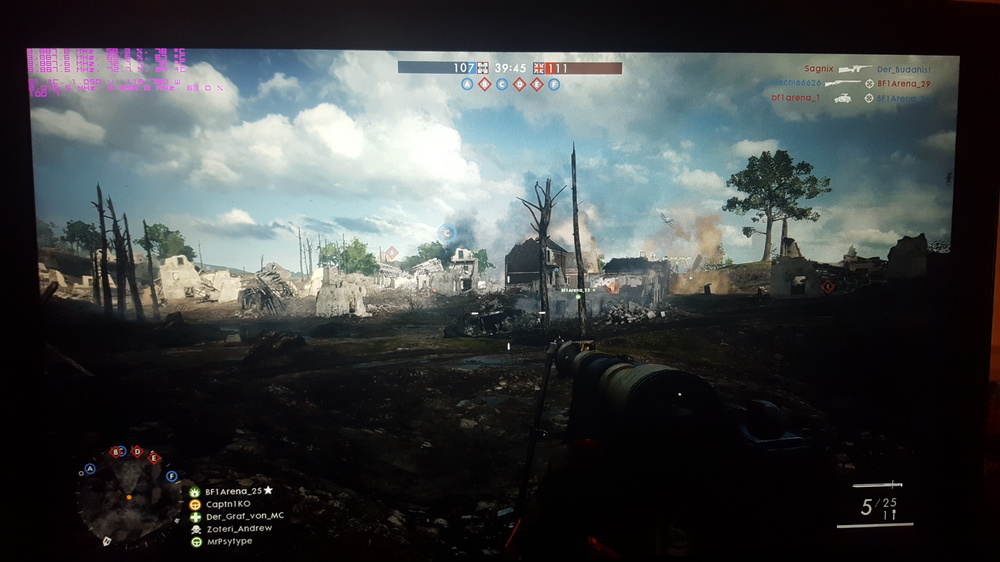This screenshot has height=562, width=1000.
Task: Click the minimap's blue F objective marker
Action: (172, 476)
